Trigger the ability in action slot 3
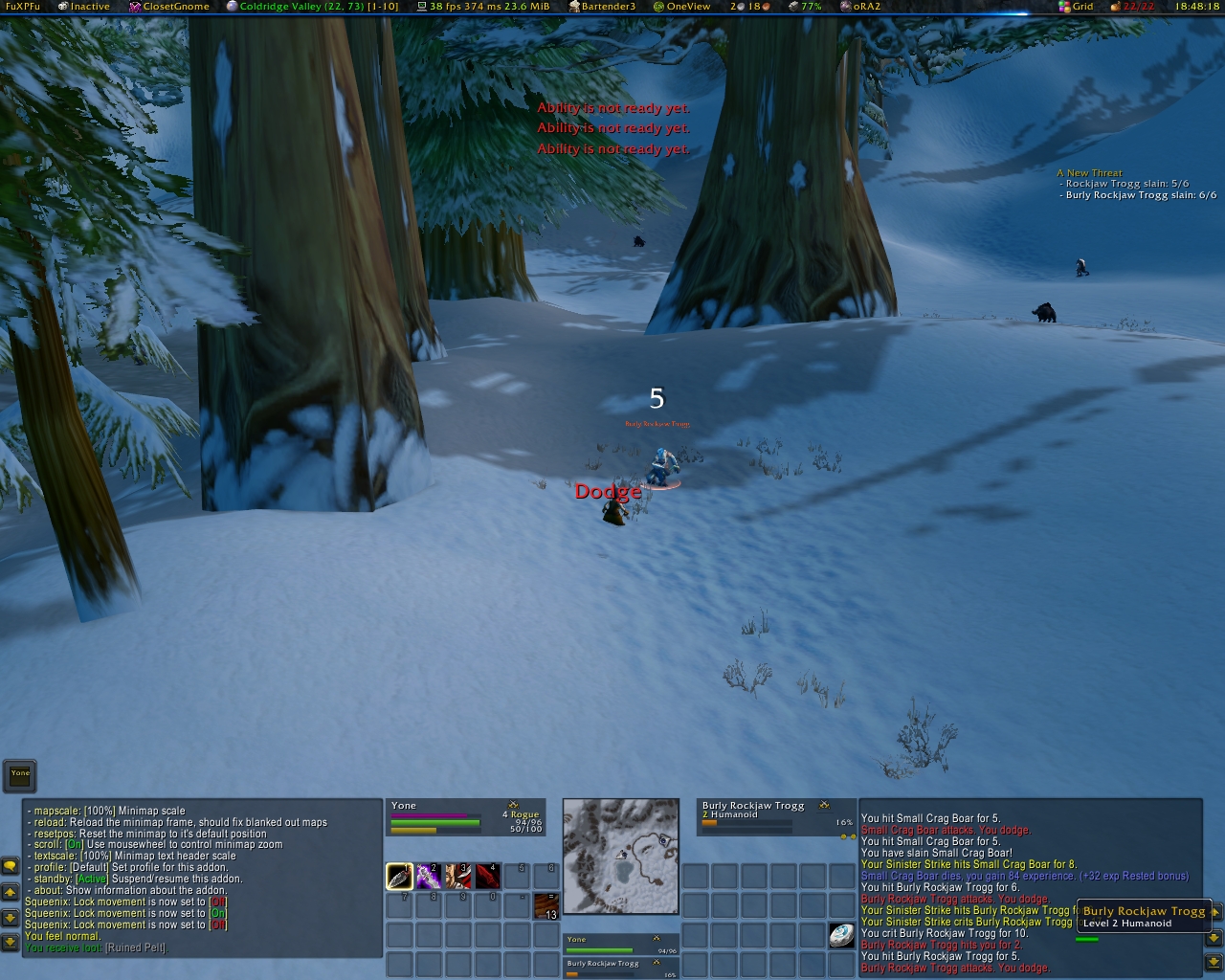 458,876
